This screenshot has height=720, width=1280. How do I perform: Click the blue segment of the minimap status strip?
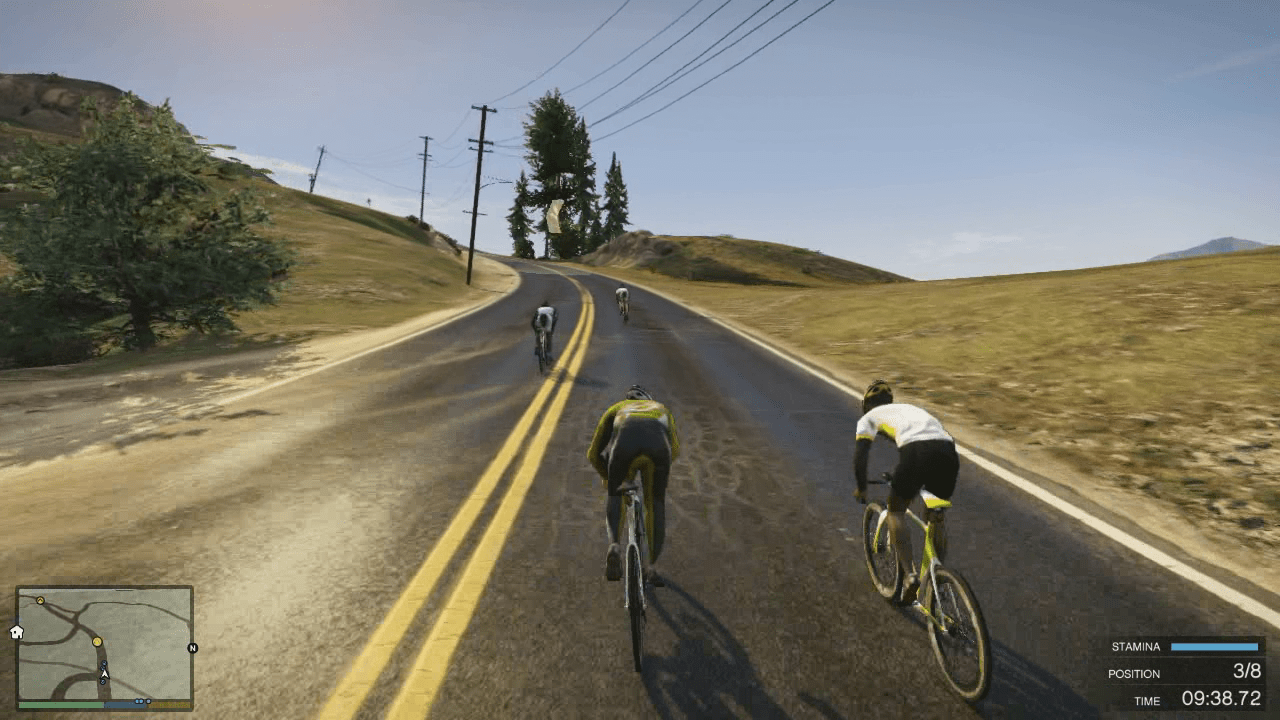tap(125, 705)
